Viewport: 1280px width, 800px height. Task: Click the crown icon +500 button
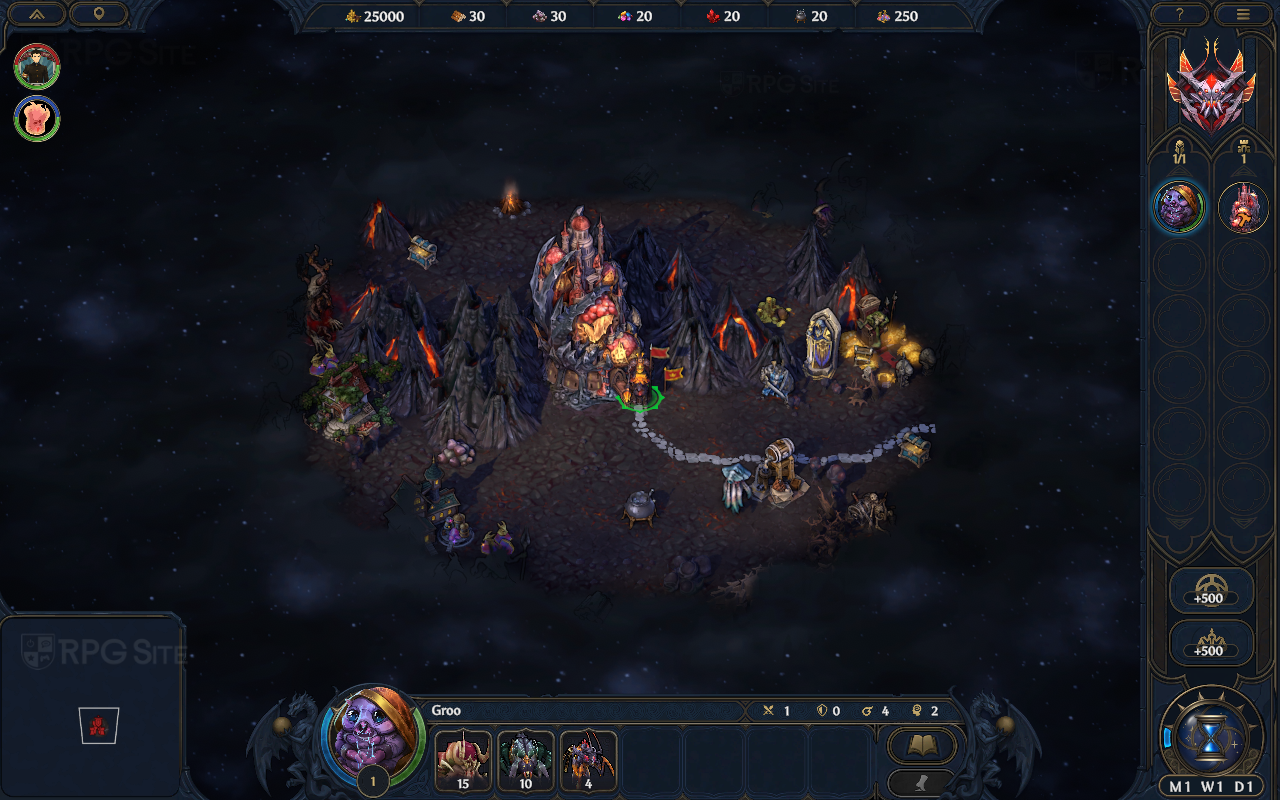pos(1211,642)
